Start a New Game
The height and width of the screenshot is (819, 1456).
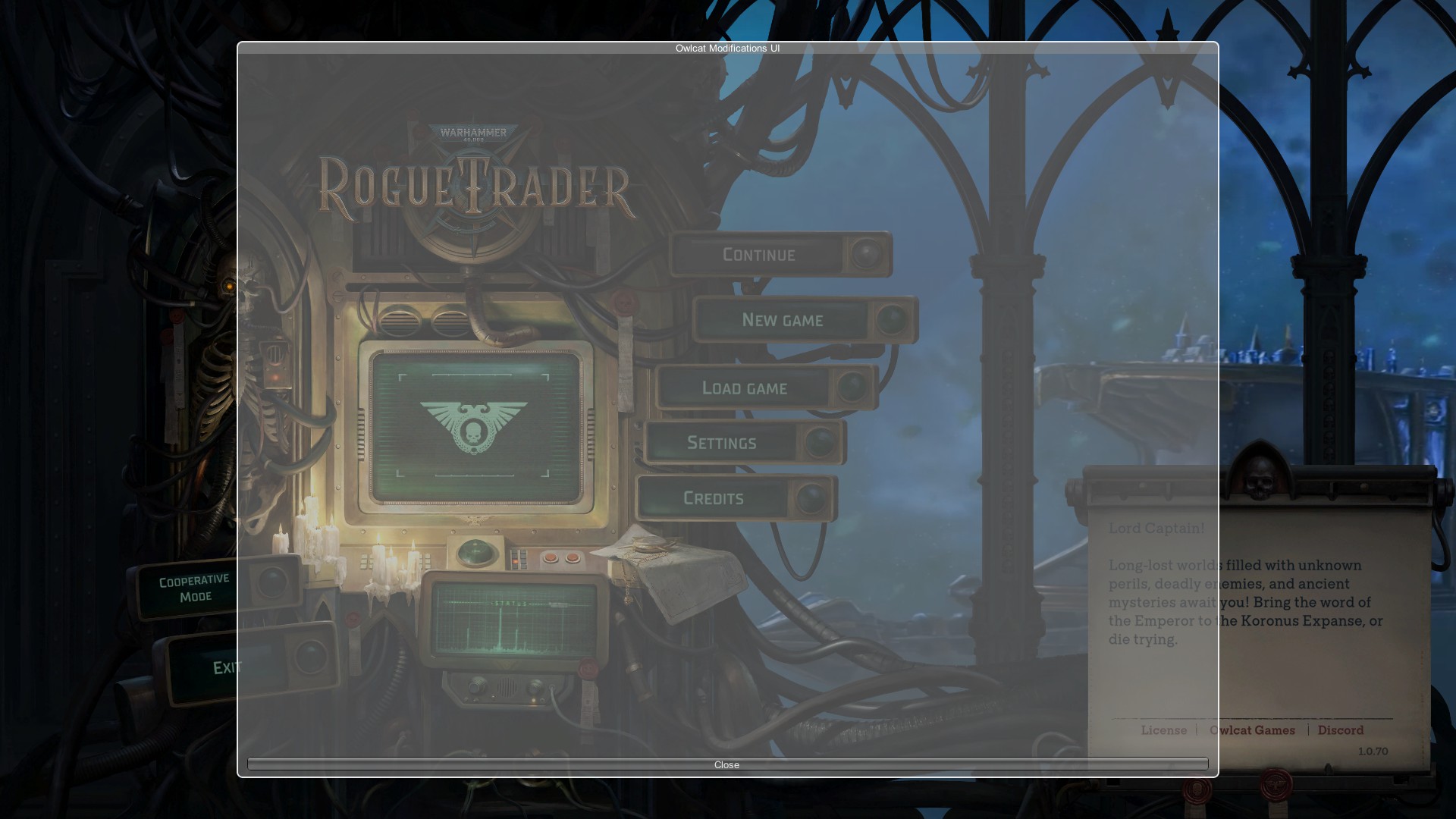click(x=783, y=320)
